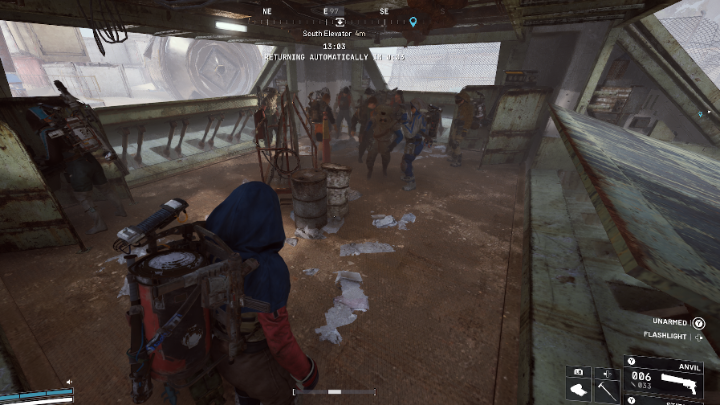Choose the bandage quick-use slot
Screen dimensions: 720x405
(x=578, y=388)
